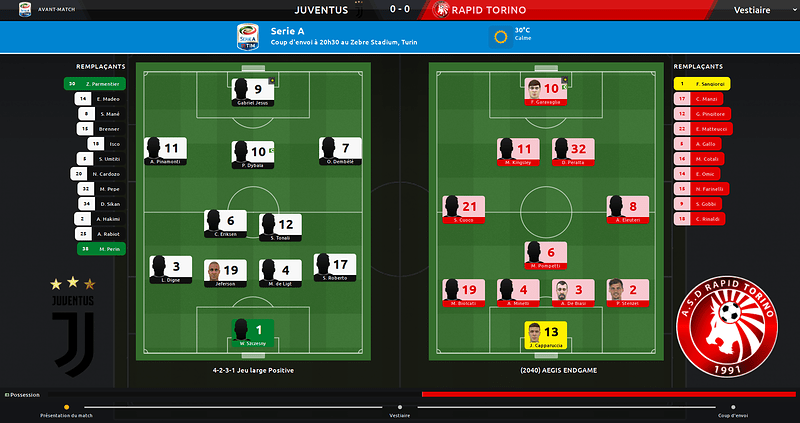This screenshot has width=800, height=423.
Task: Jump to the Coup d'envoi timeline marker
Action: [x=733, y=407]
